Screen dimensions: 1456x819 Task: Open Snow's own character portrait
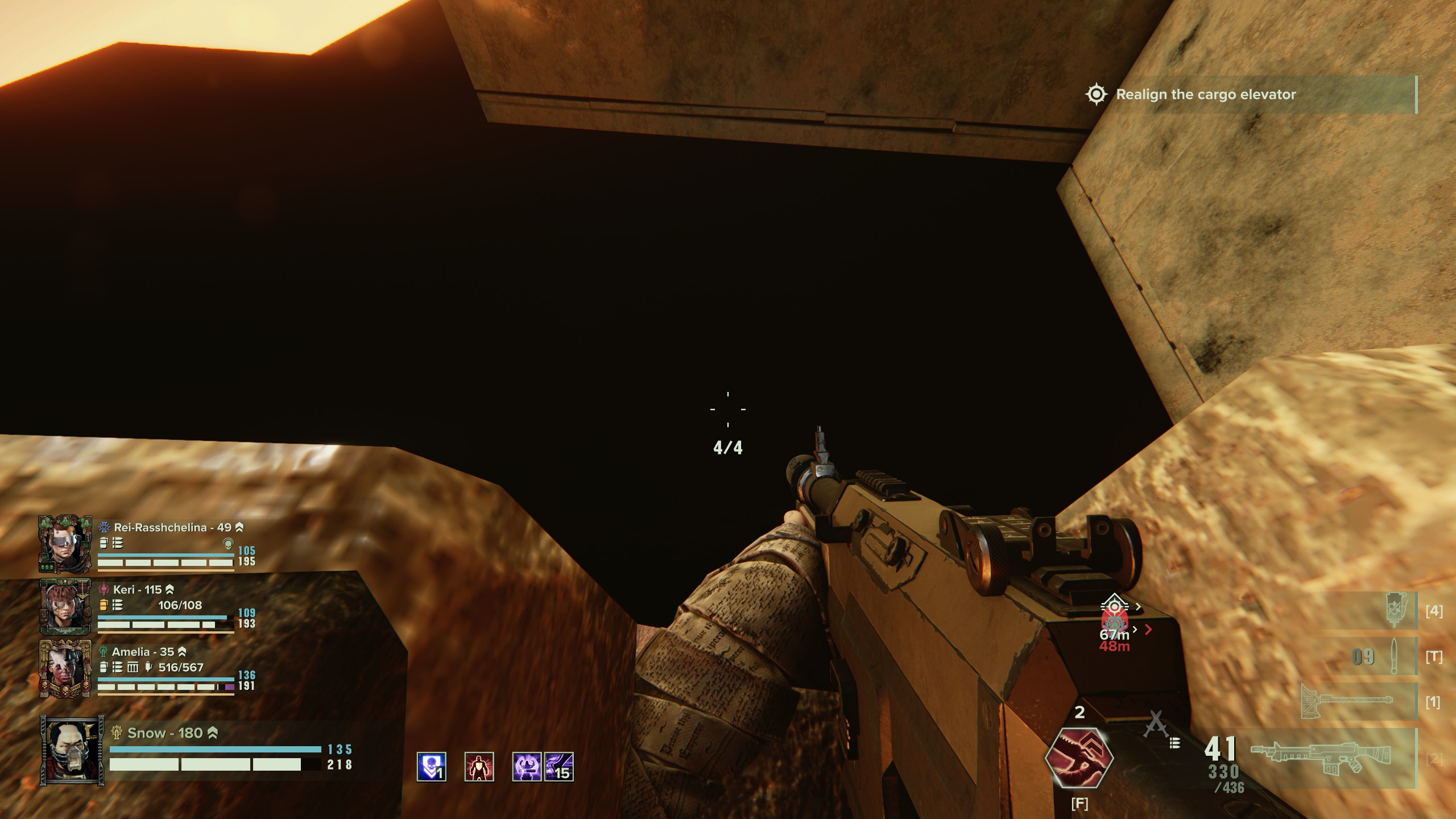coord(72,750)
